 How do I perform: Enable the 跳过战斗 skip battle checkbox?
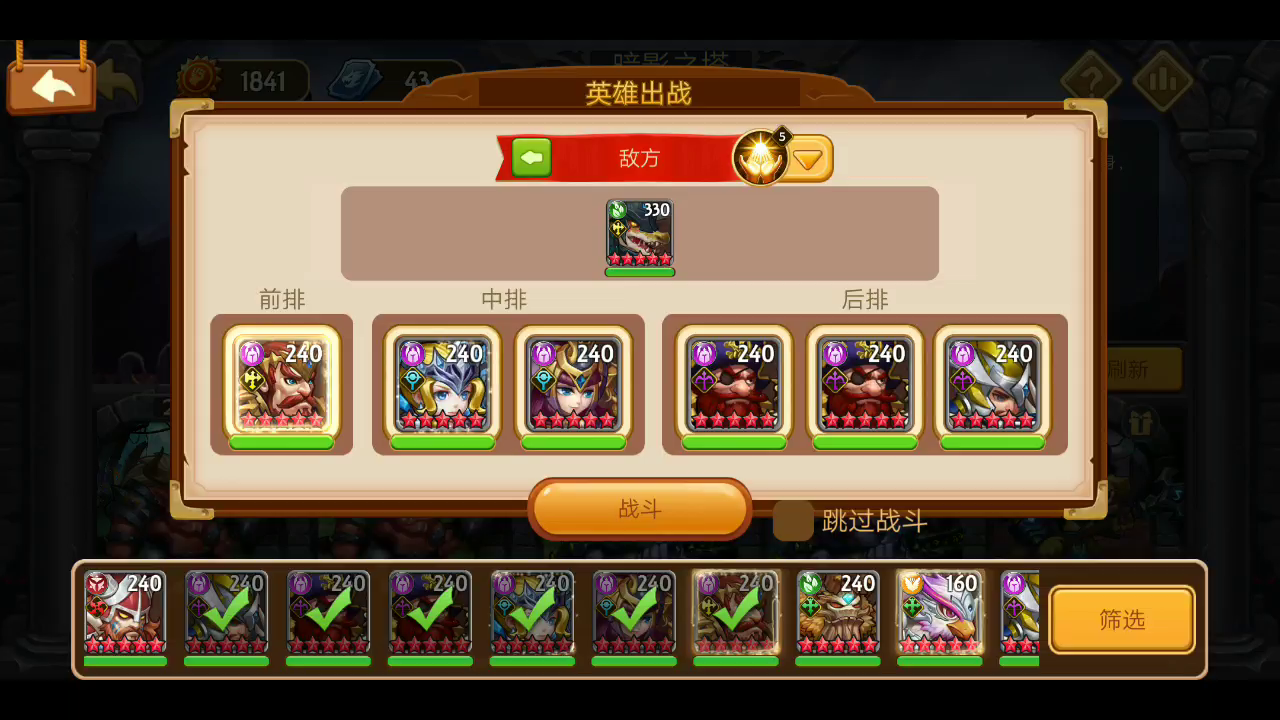pyautogui.click(x=792, y=521)
